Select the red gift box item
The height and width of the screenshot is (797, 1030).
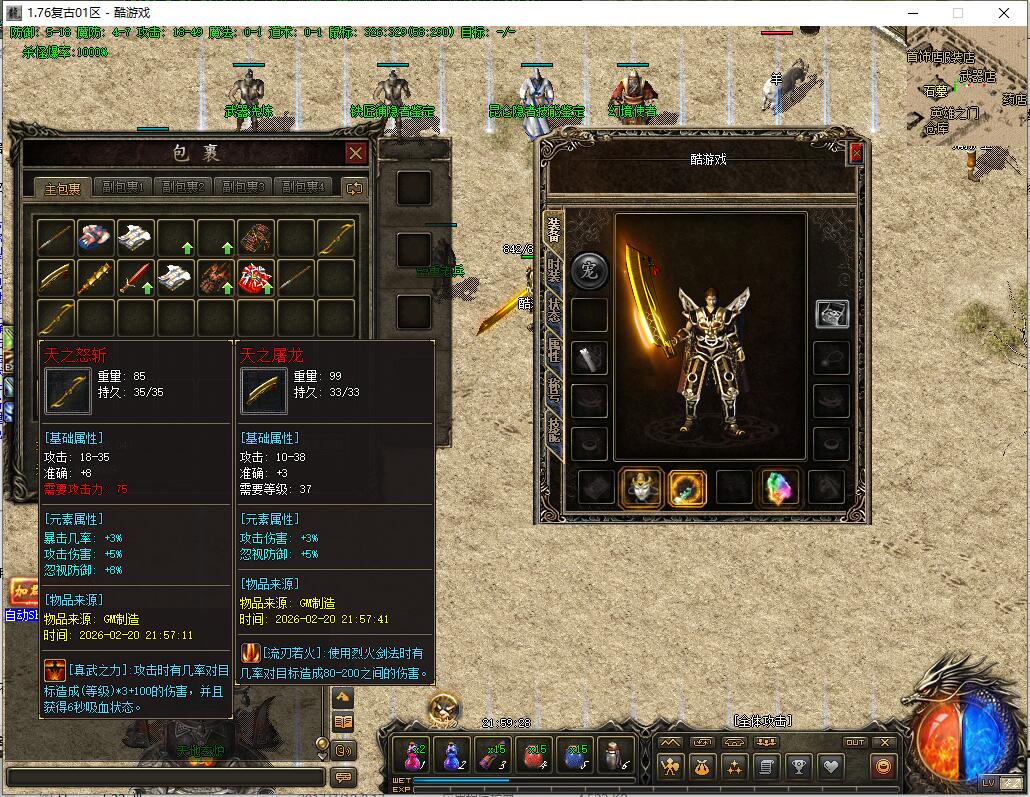tap(255, 277)
